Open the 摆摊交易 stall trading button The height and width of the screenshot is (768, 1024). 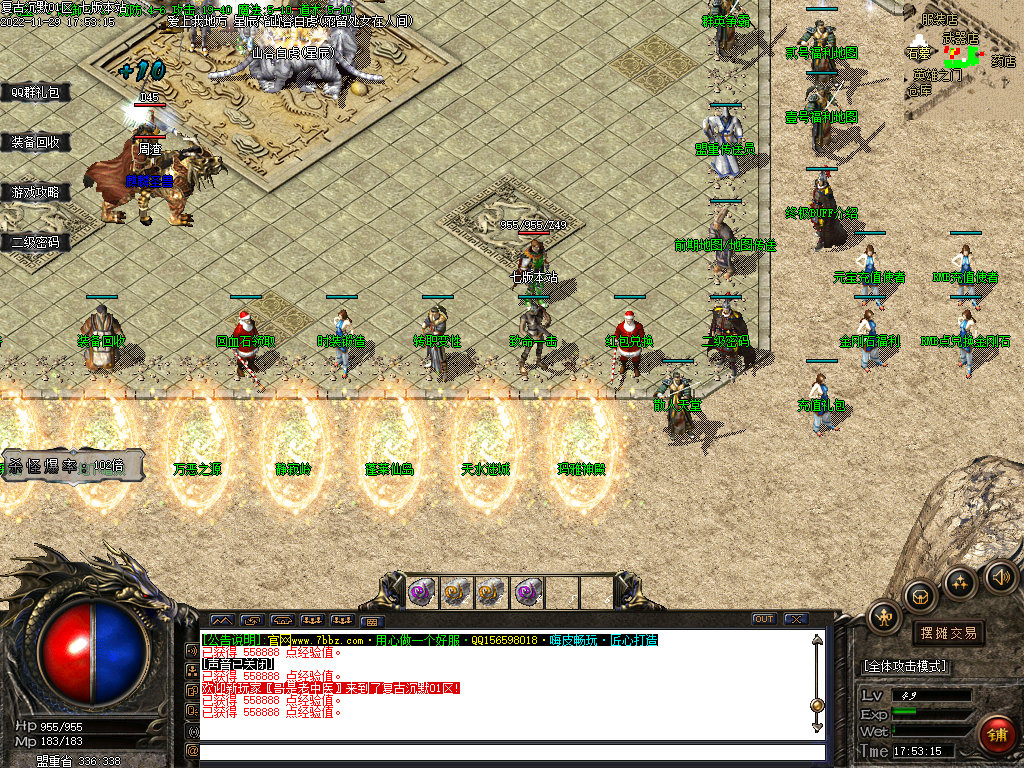click(948, 633)
